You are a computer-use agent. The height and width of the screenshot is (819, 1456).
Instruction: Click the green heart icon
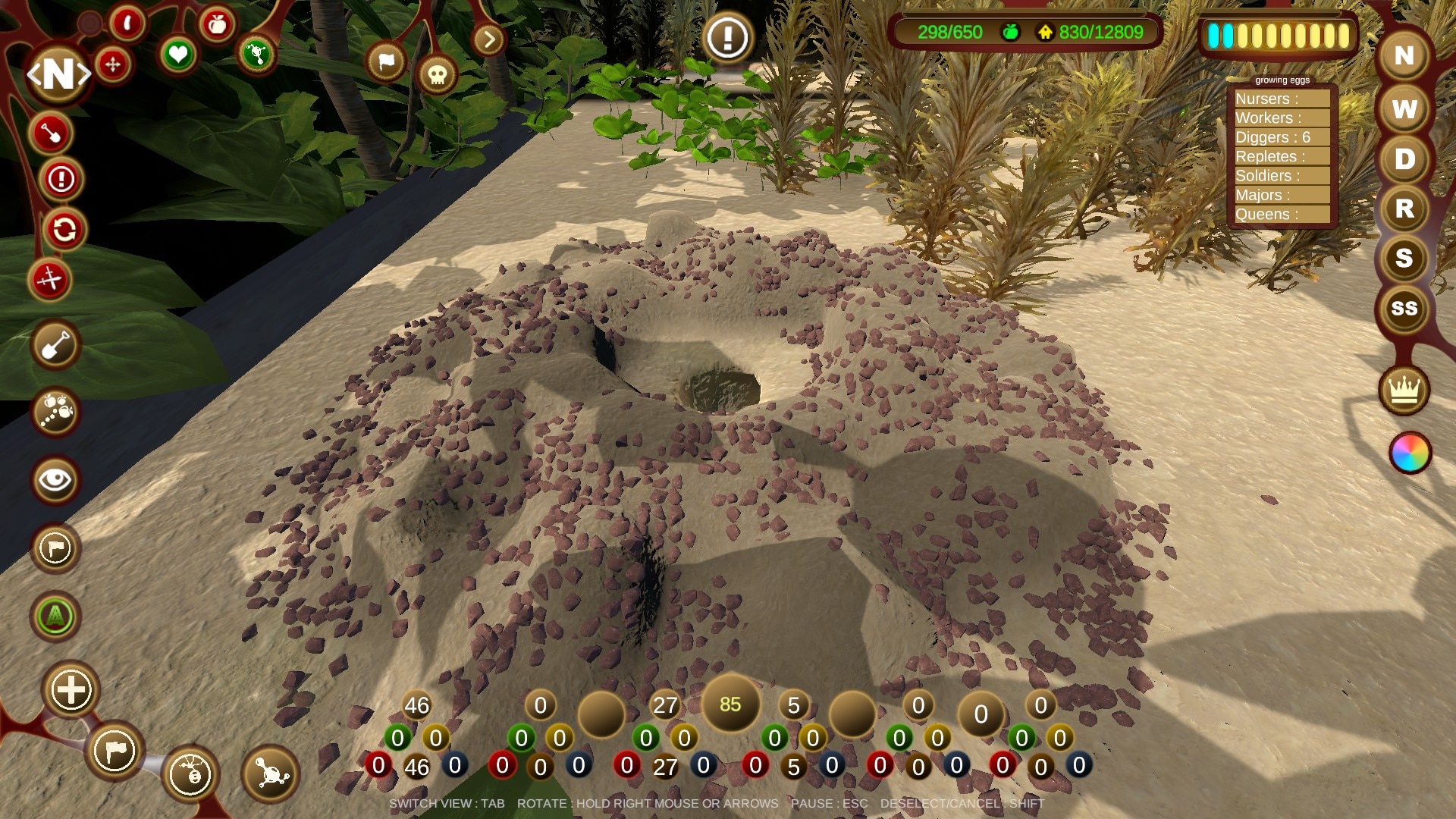tap(178, 55)
